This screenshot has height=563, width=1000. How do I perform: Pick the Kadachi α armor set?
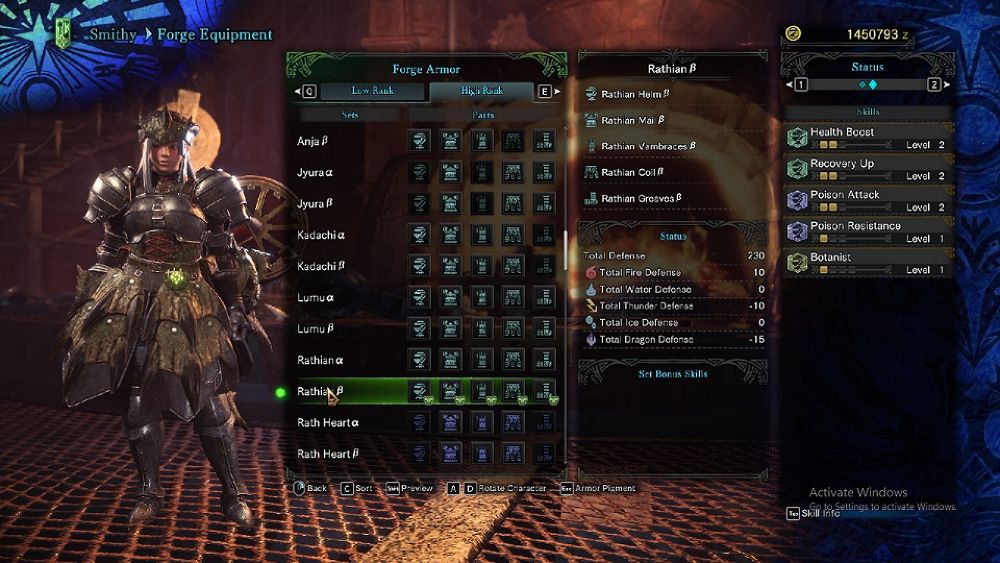(x=320, y=235)
